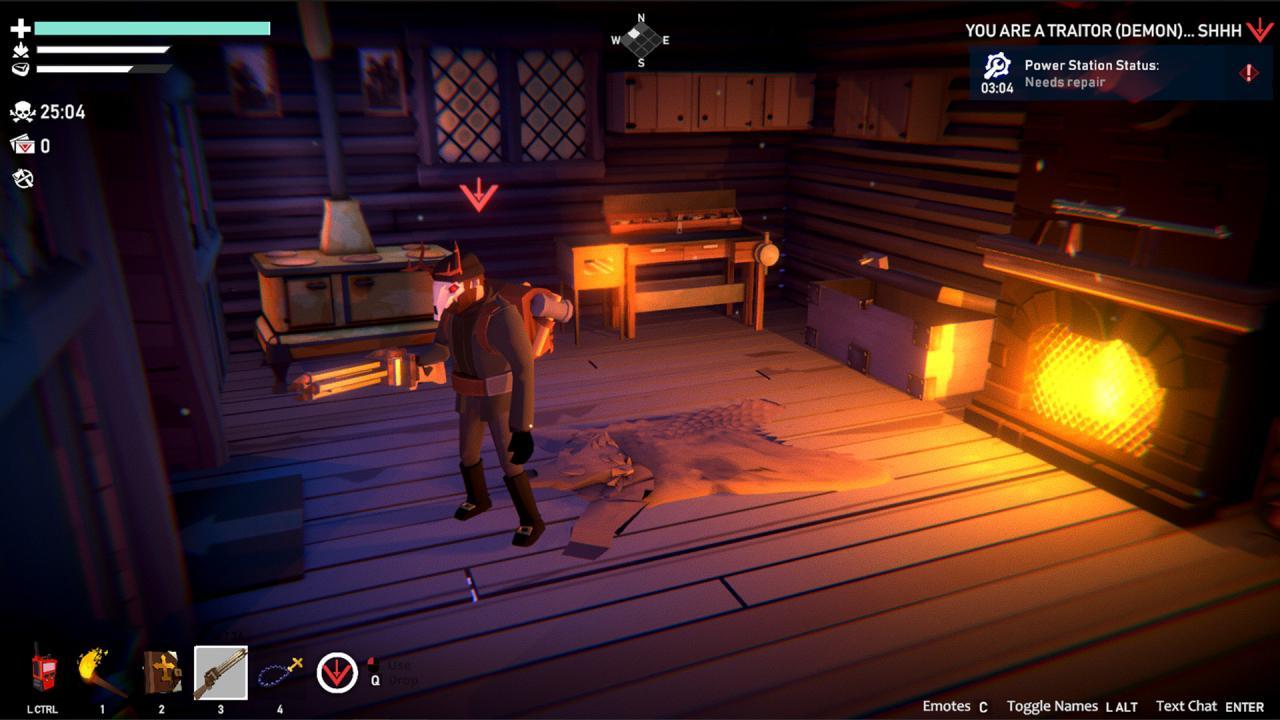Click the teal health bar
Screen dimensions: 1280x720
click(150, 29)
